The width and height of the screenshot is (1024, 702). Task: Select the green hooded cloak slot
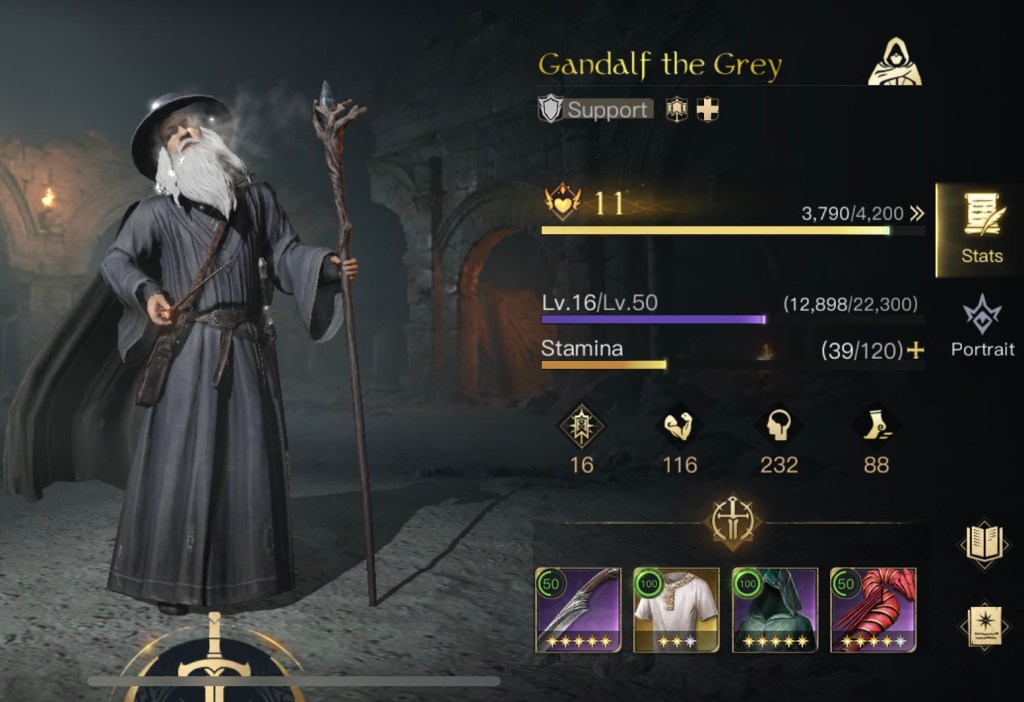(x=775, y=610)
